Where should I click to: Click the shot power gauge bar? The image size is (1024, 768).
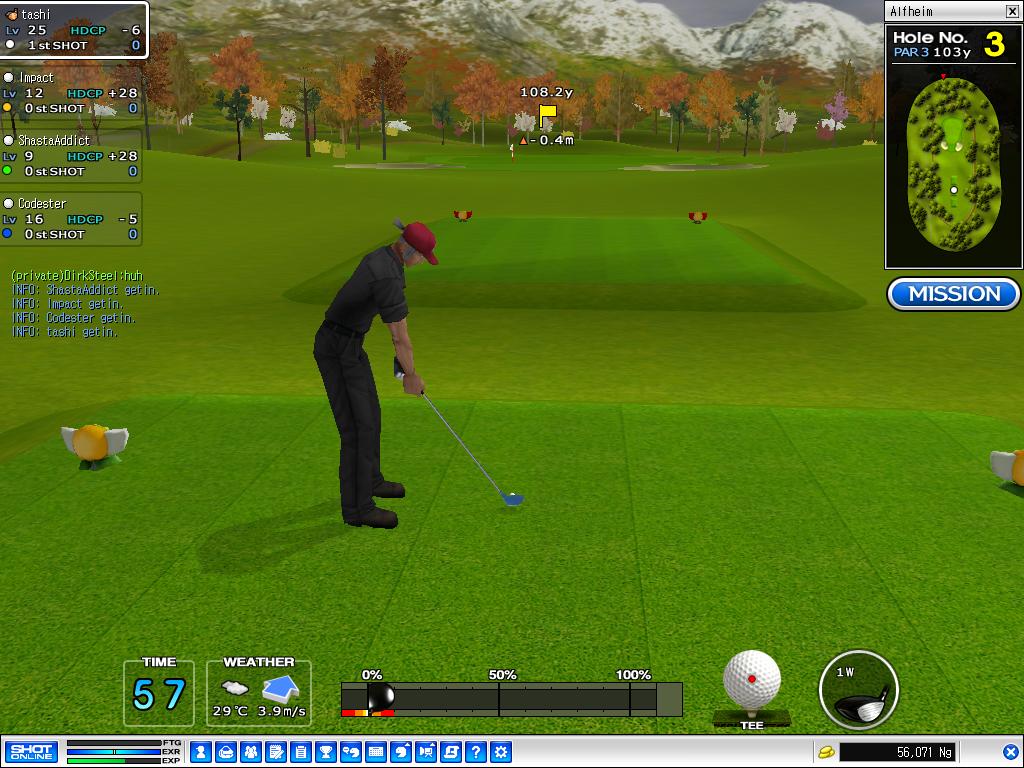511,699
